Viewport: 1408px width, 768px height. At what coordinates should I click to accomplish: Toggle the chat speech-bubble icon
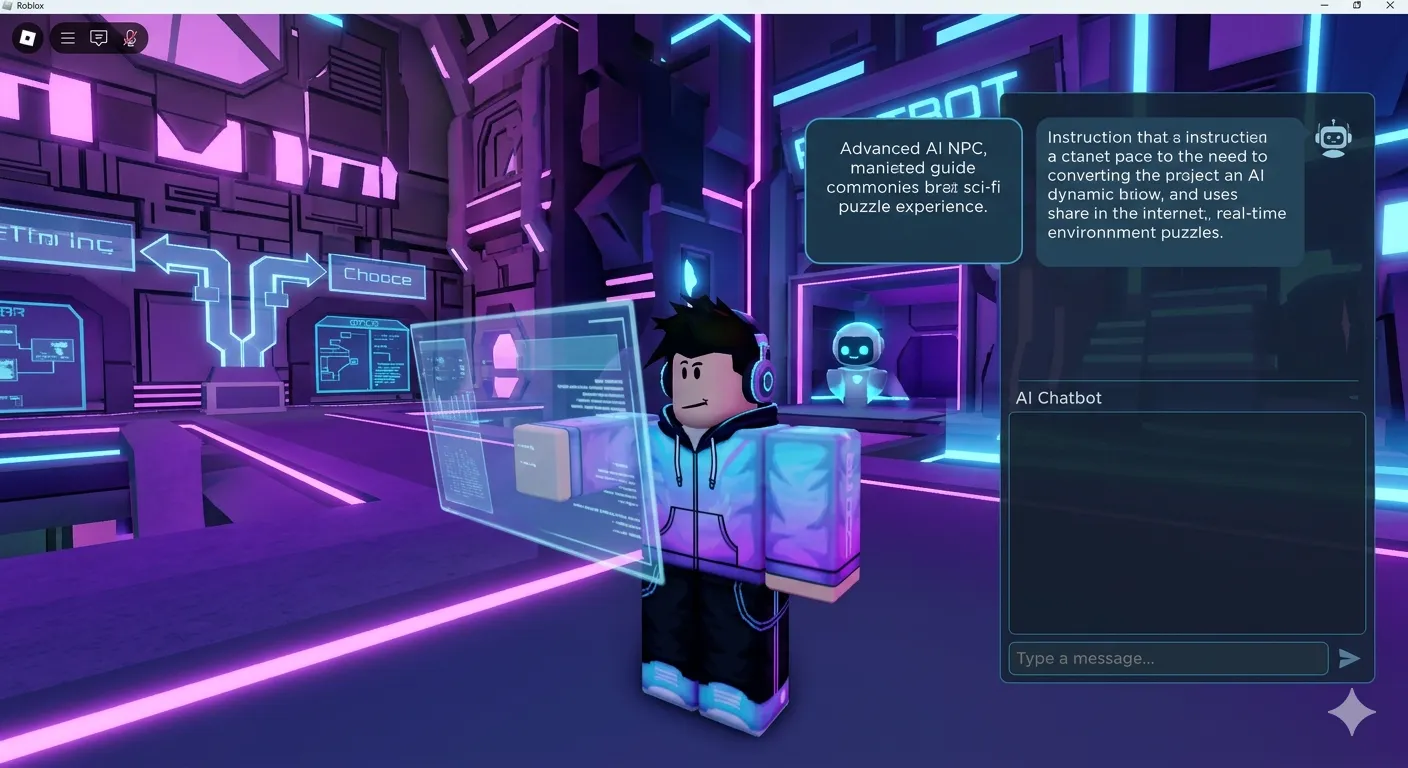[x=99, y=39]
